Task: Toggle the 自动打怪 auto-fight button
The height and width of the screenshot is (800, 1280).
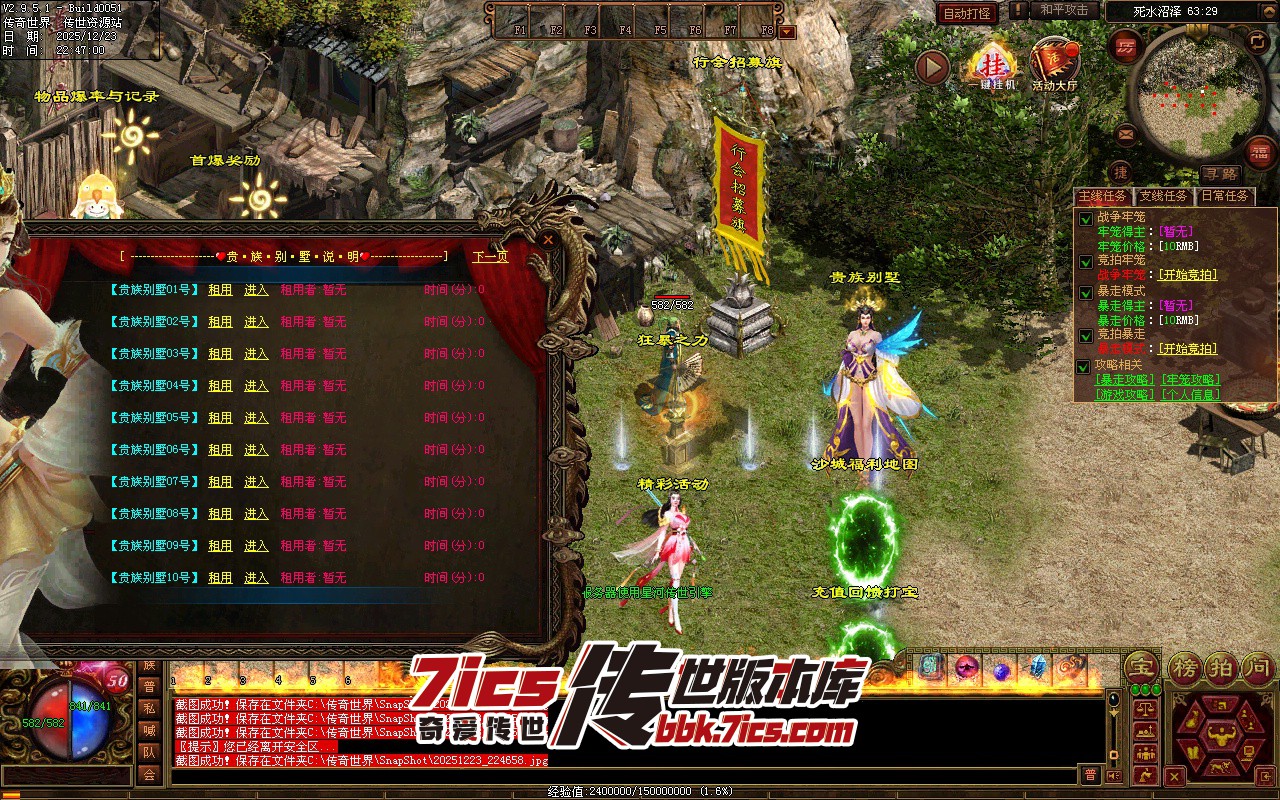Action: [967, 13]
